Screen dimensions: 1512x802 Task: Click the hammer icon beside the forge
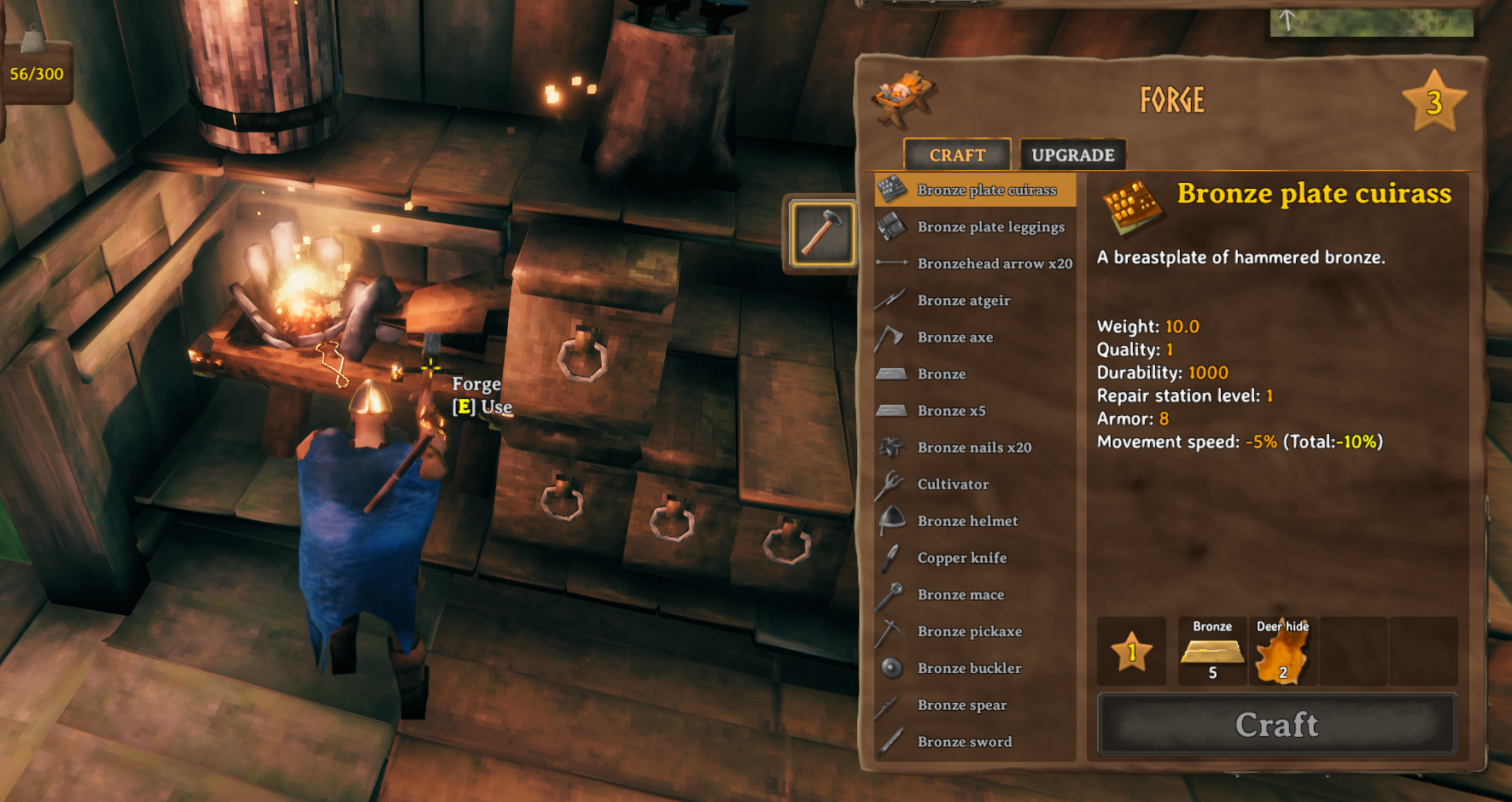[821, 233]
